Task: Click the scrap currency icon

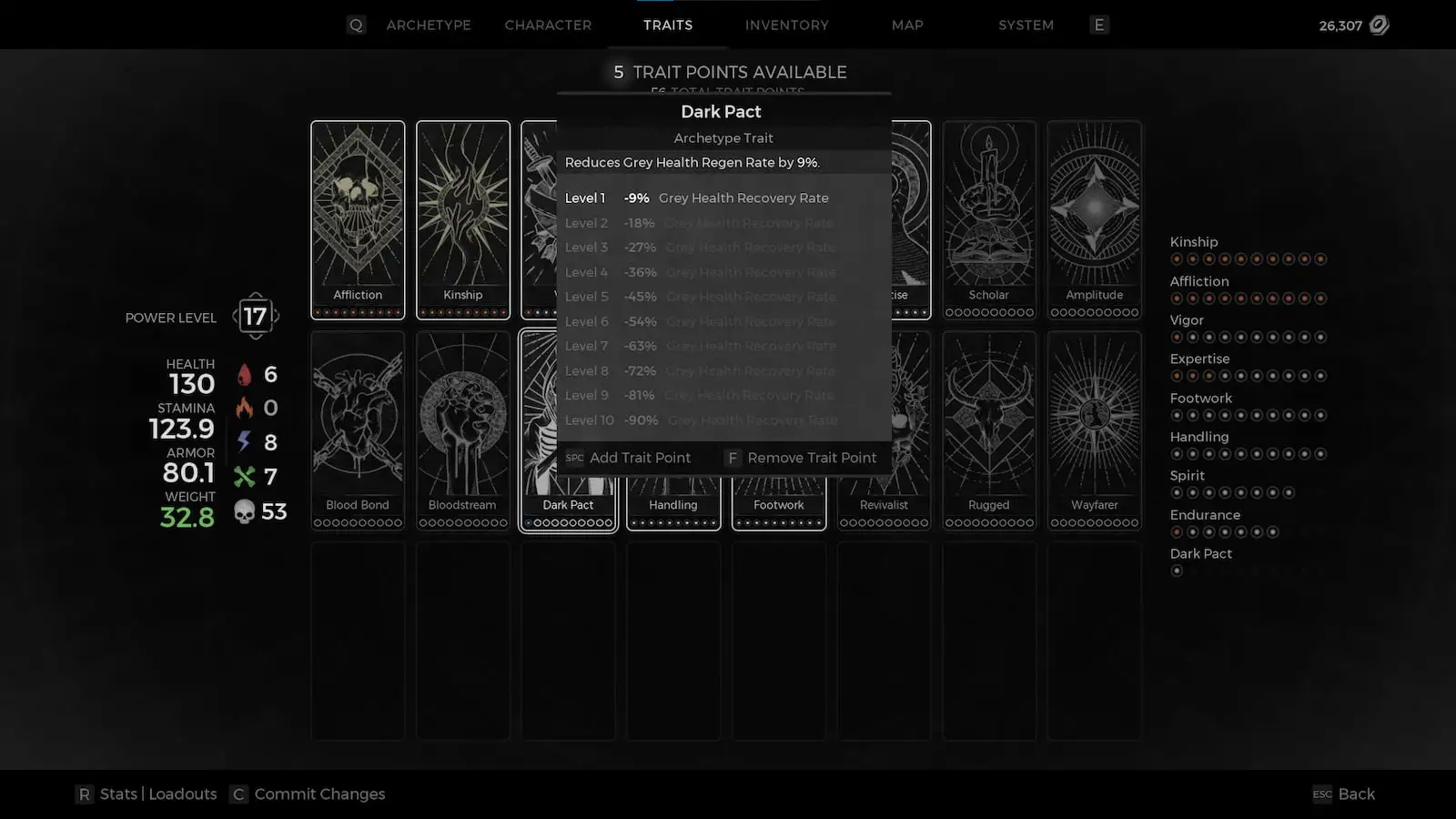Action: 1380,25
